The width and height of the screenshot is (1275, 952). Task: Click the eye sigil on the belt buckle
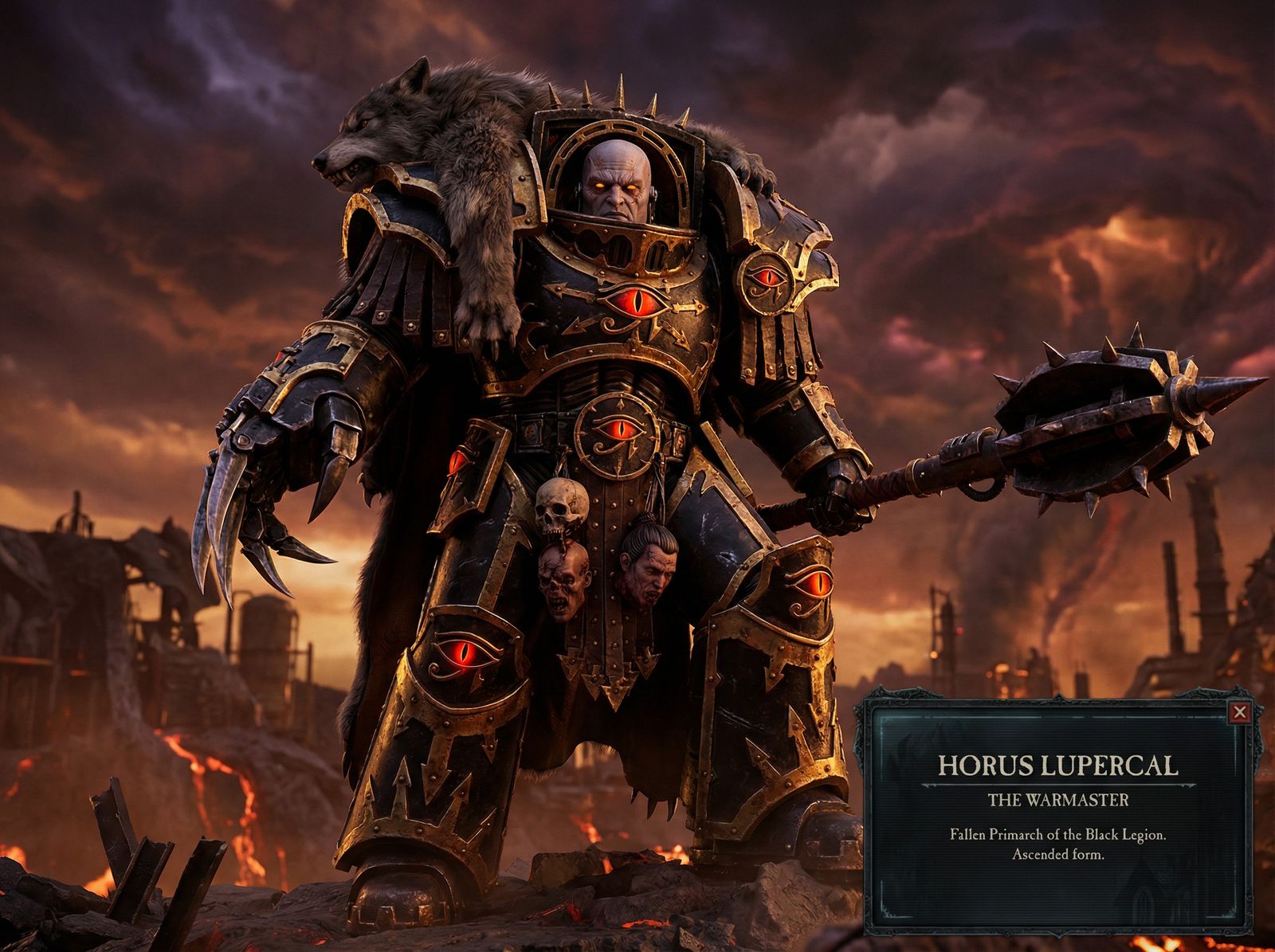click(618, 434)
